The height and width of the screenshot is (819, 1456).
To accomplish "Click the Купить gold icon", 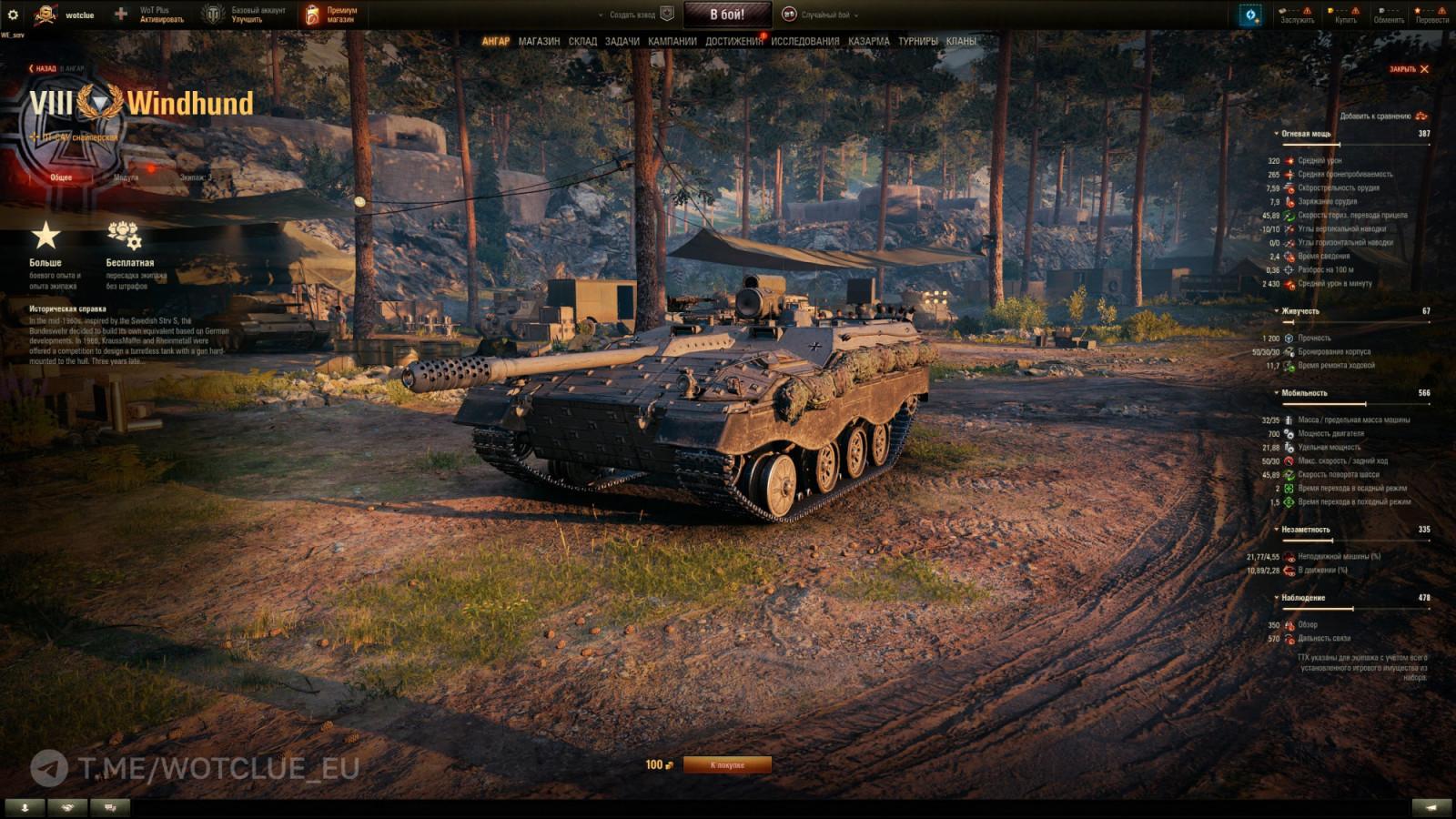I will click(1331, 10).
